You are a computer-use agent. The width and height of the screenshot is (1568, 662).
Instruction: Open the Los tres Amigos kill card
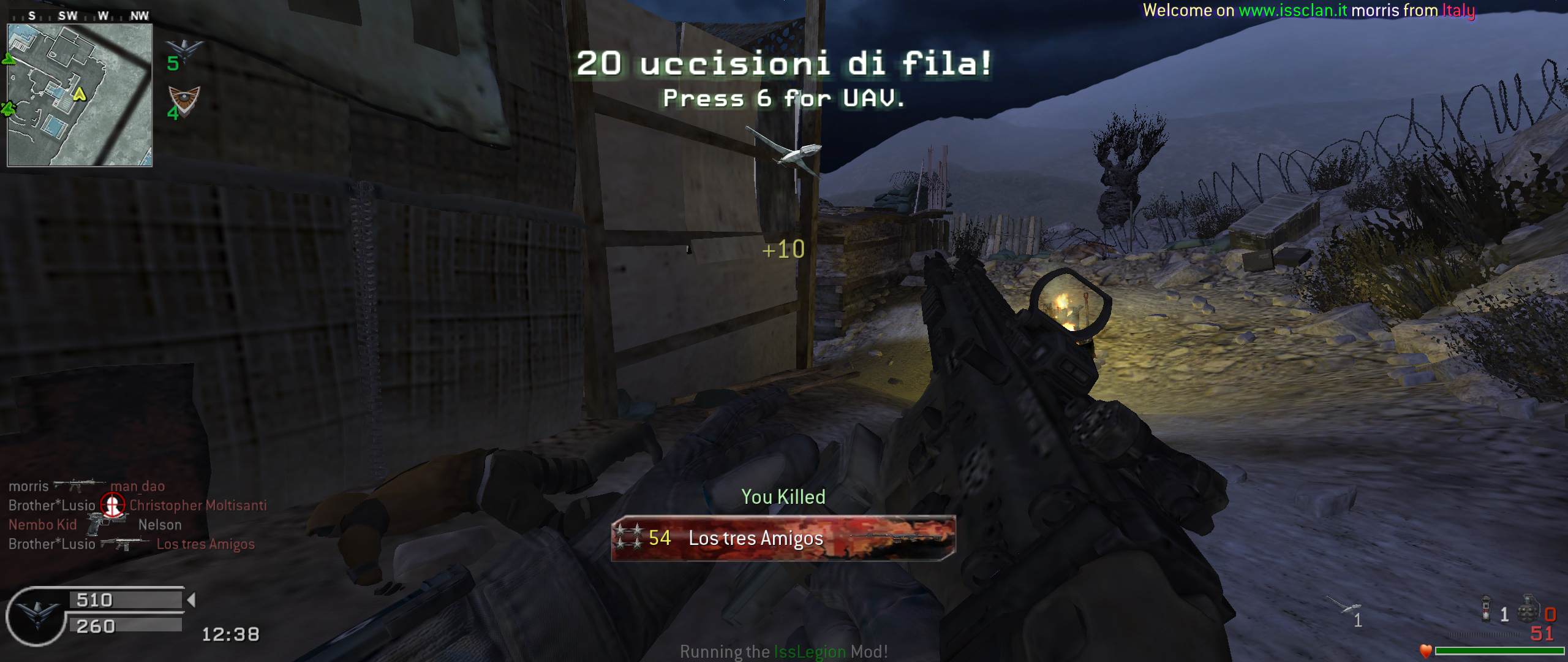tap(783, 538)
